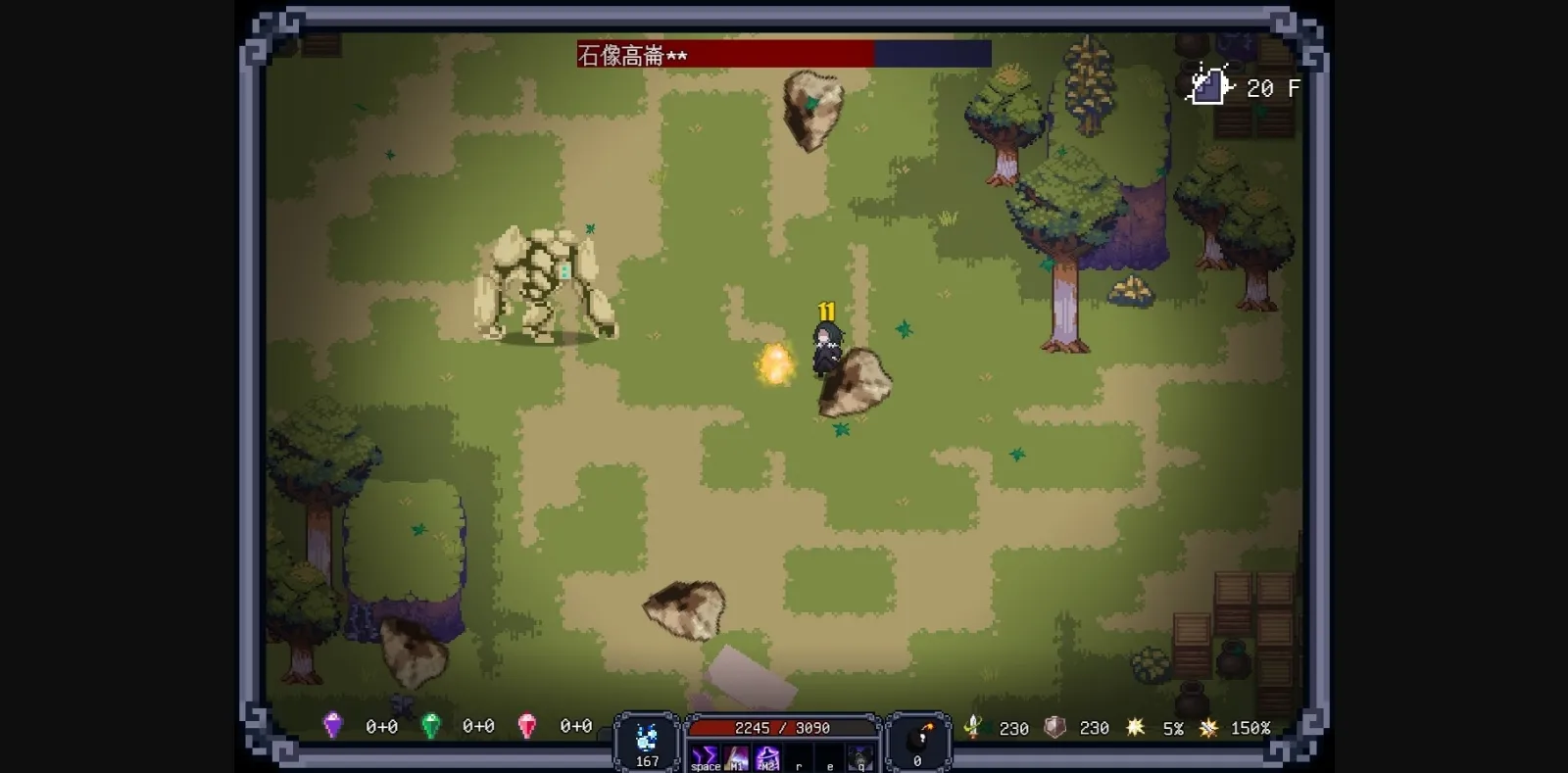
Task: Click the sword attack stat icon beside 230
Action: (973, 727)
